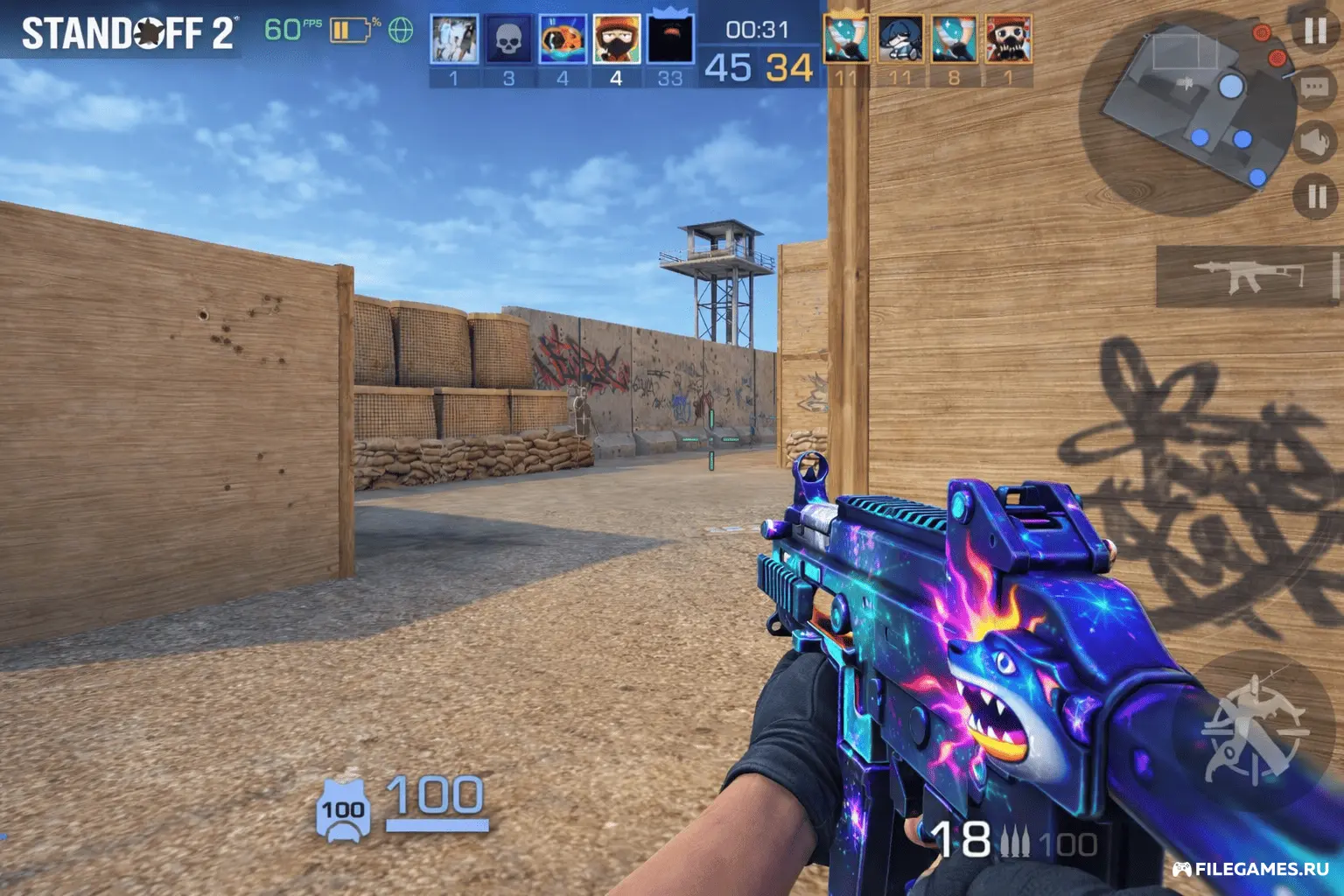Click the masked red-beanie avatar on the blue team
Image resolution: width=1344 pixels, height=896 pixels.
point(616,40)
